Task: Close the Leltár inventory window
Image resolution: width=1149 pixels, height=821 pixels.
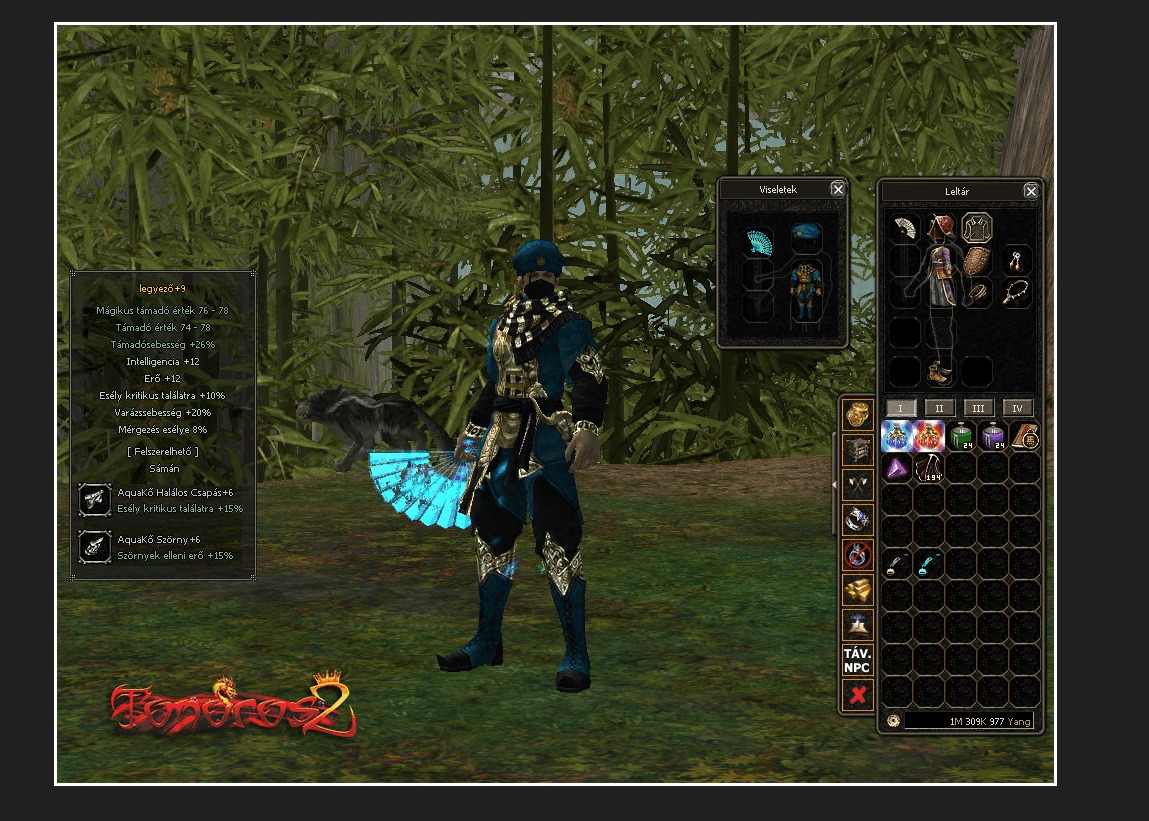Action: (x=1030, y=191)
